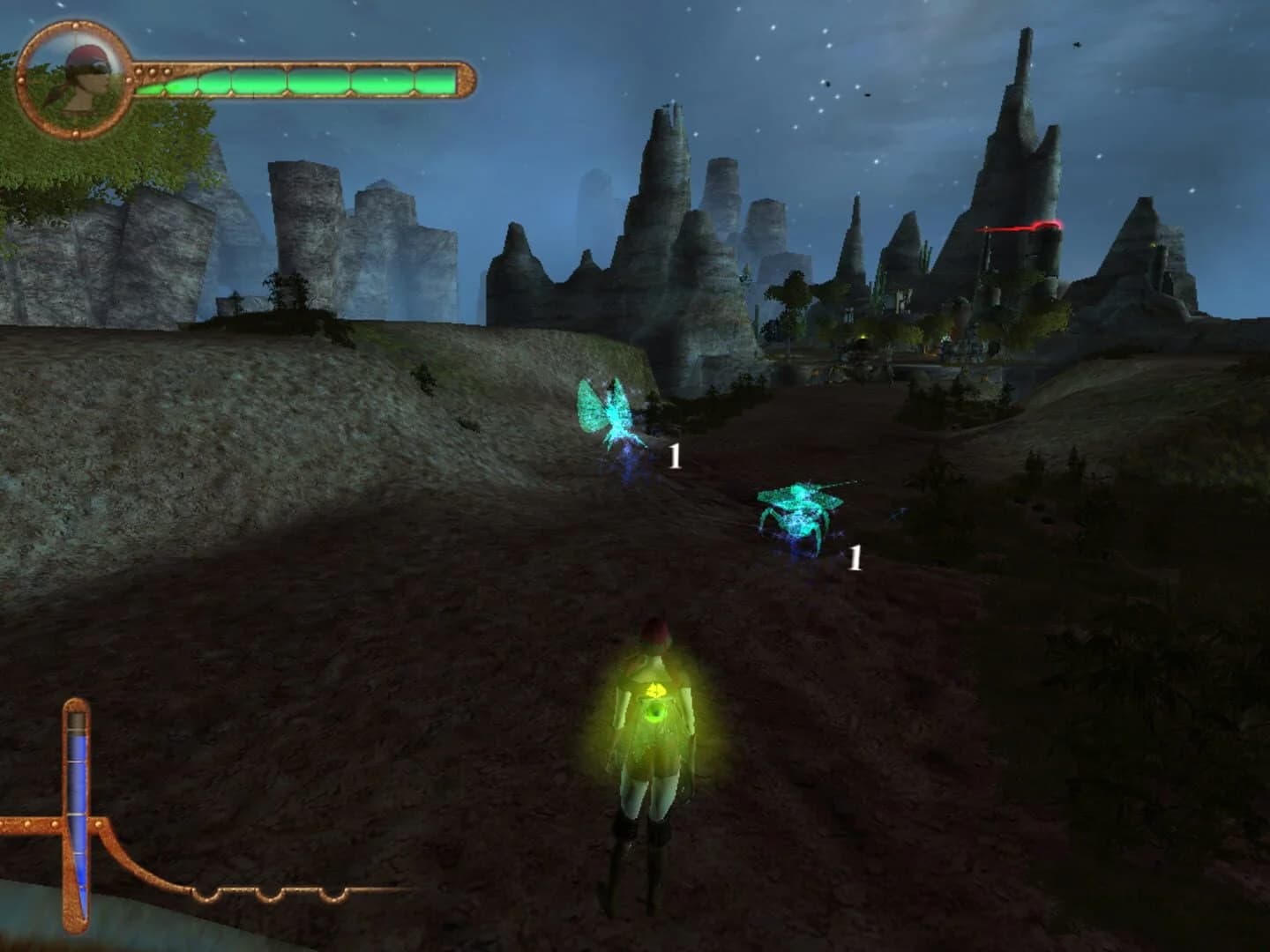Click the red laser beam on the distant tower

pyautogui.click(x=1026, y=227)
